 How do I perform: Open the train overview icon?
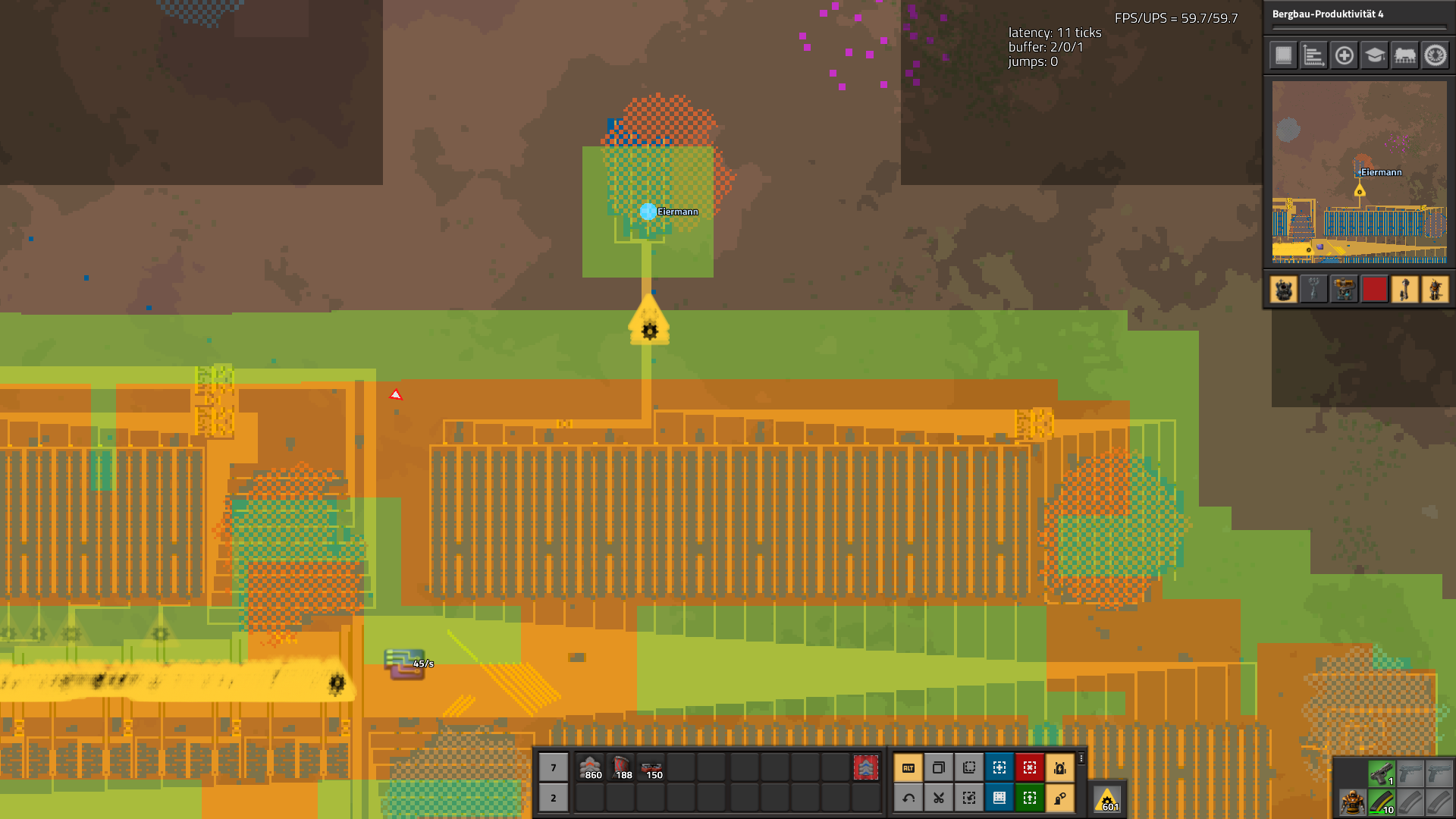[1405, 55]
